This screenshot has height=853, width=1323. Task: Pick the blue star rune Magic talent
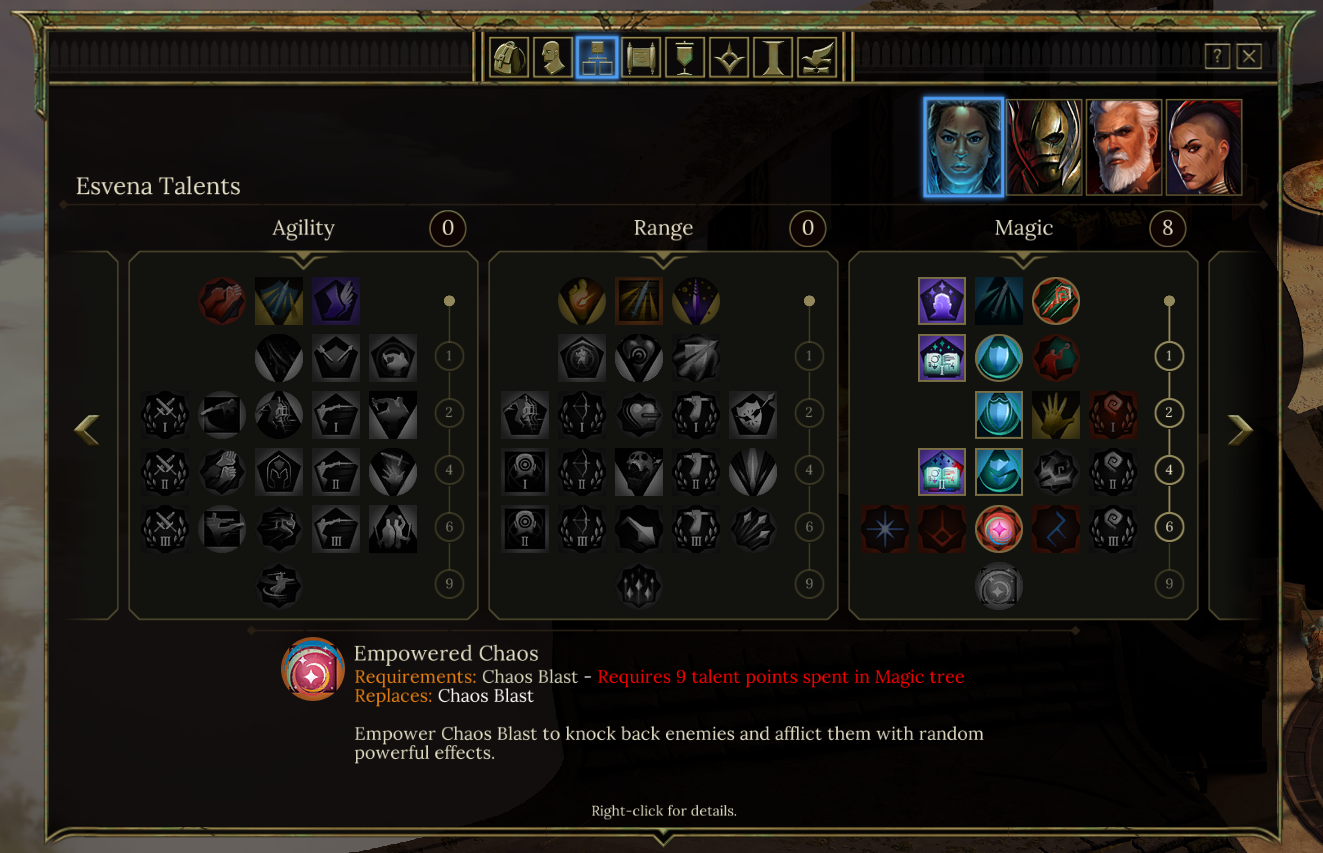tap(885, 529)
